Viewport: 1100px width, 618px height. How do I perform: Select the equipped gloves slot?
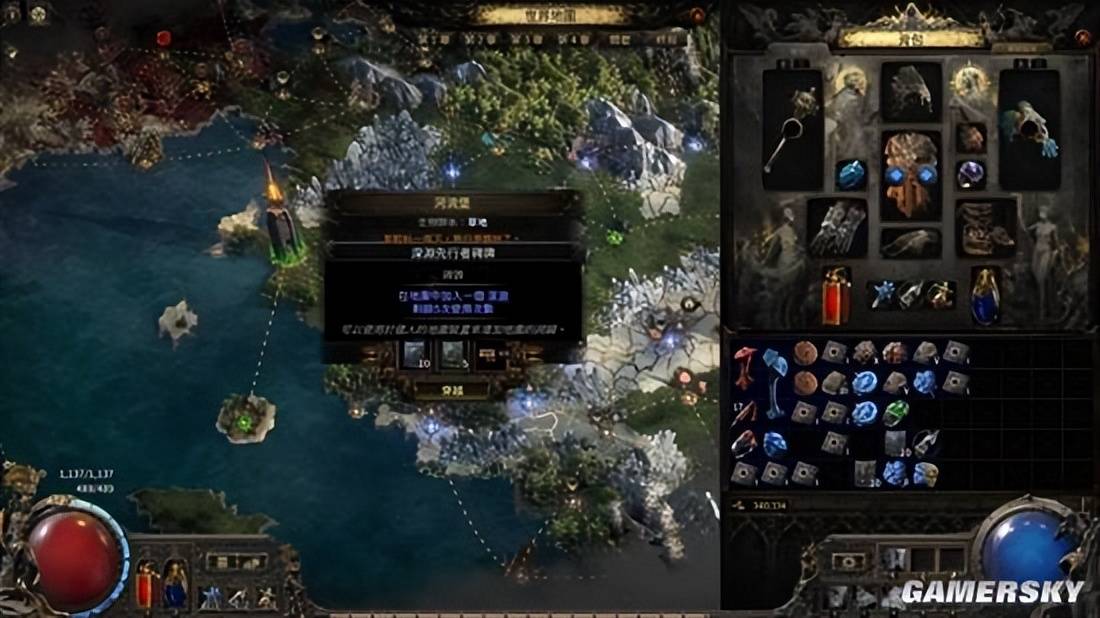(x=837, y=227)
